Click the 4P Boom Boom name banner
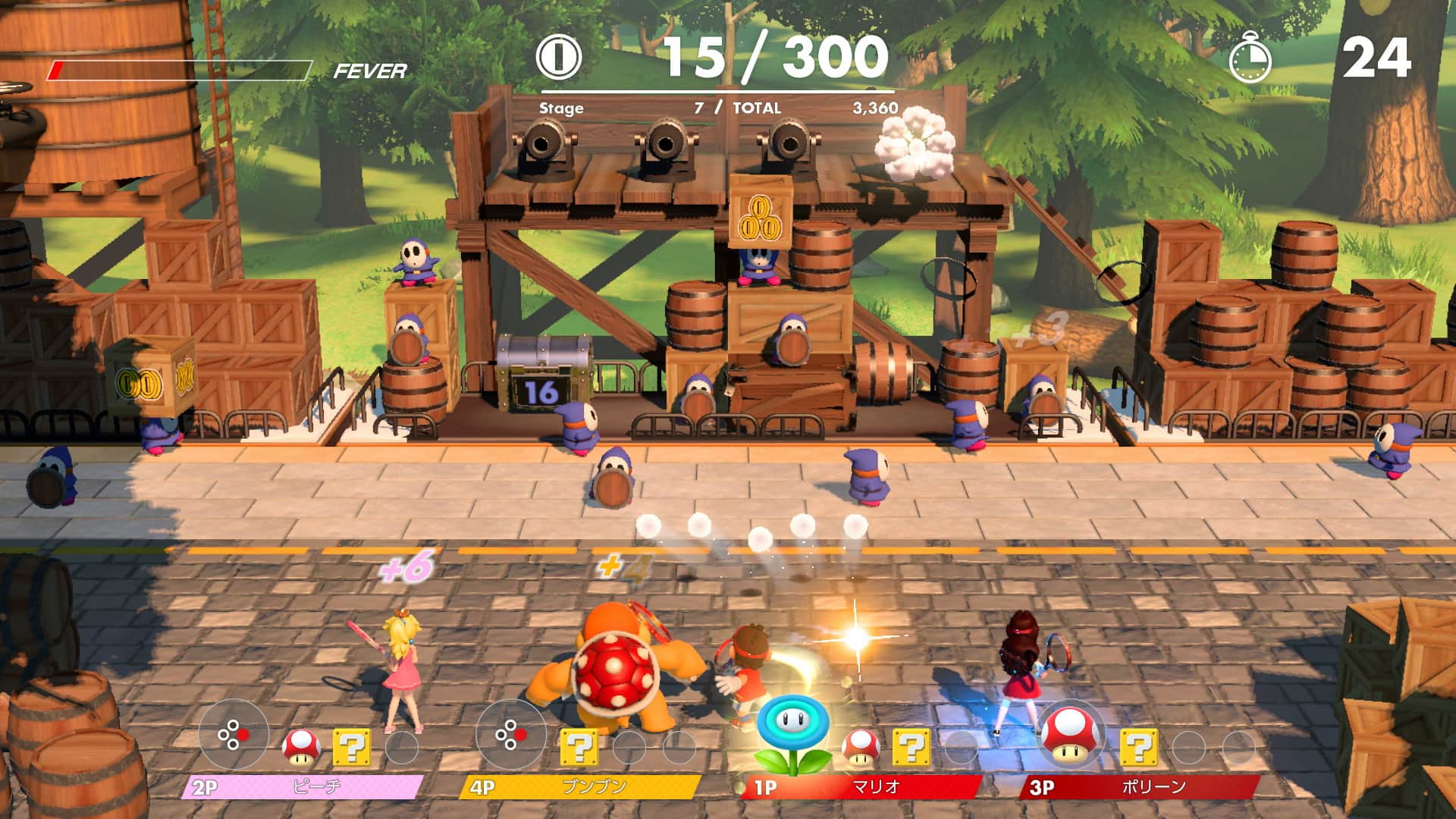This screenshot has height=819, width=1456. tap(580, 787)
